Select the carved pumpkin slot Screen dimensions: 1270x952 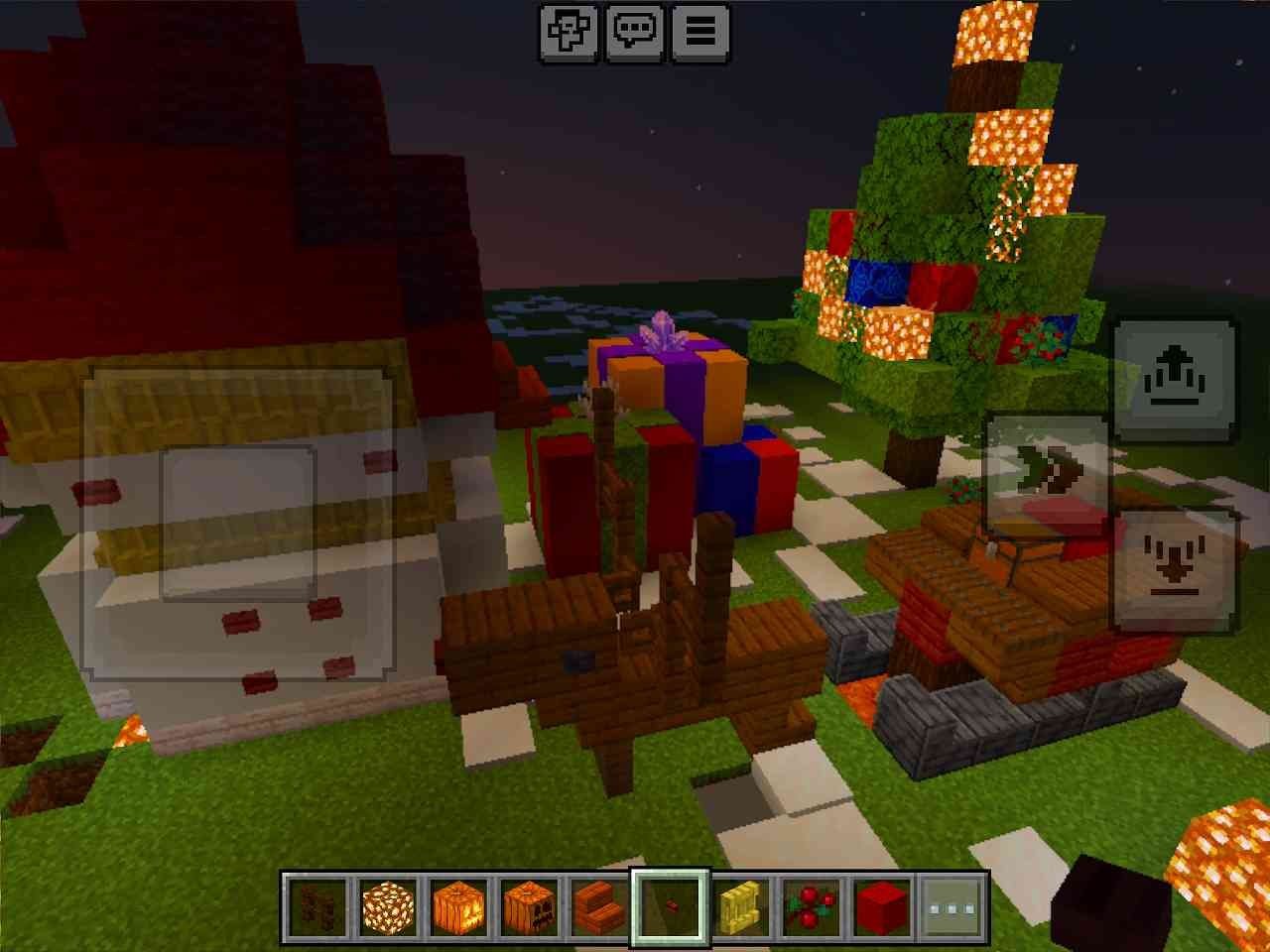(x=530, y=906)
